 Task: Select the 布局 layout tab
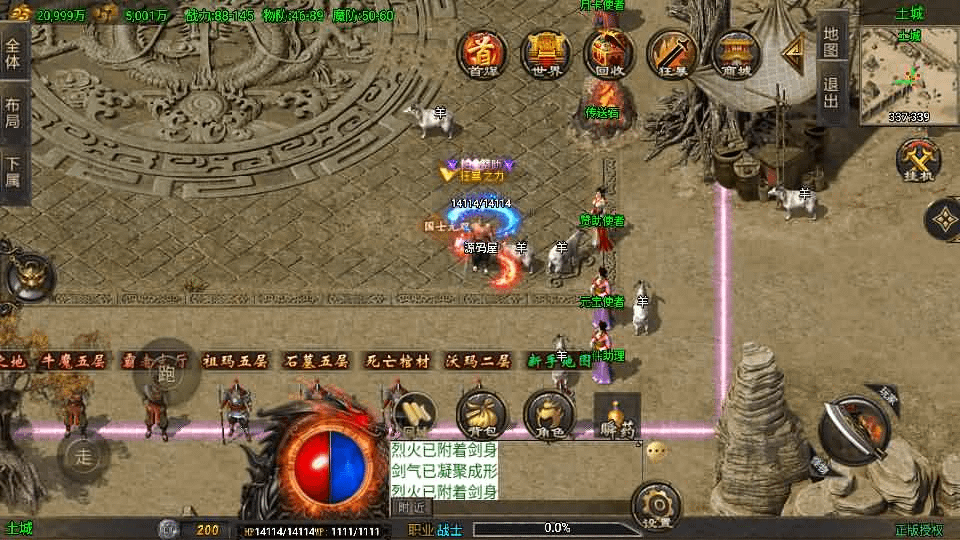[x=13, y=112]
